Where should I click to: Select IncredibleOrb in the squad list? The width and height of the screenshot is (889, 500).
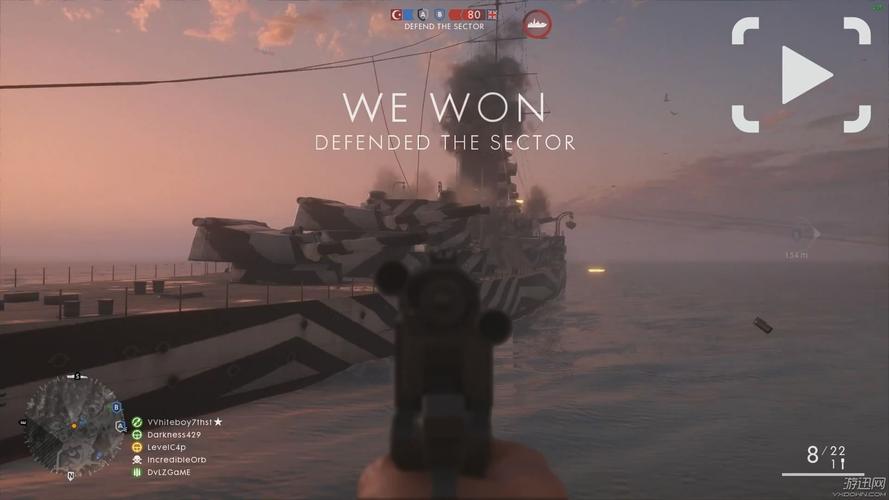(177, 459)
